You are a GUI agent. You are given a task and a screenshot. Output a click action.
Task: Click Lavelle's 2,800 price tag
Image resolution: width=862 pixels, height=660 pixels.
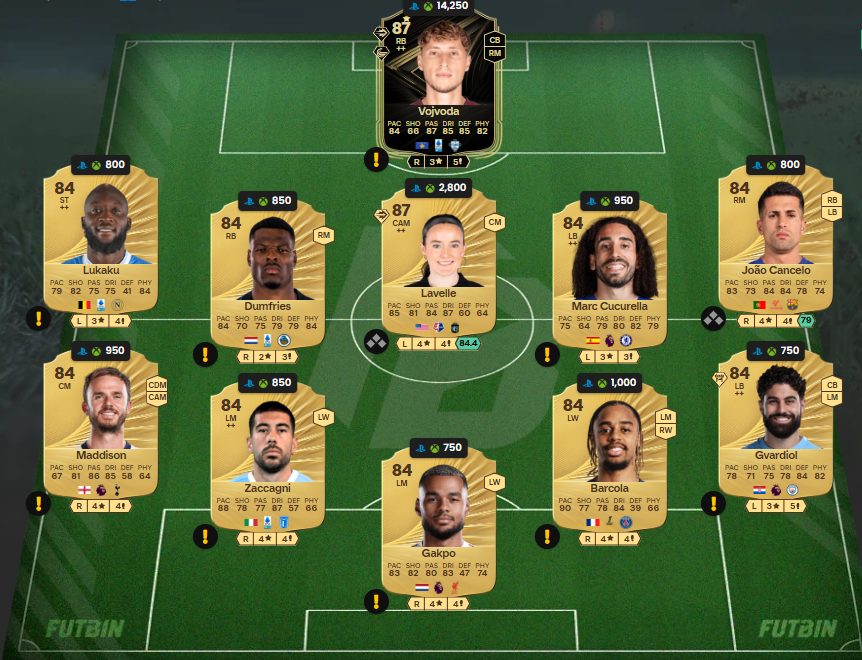[x=440, y=188]
